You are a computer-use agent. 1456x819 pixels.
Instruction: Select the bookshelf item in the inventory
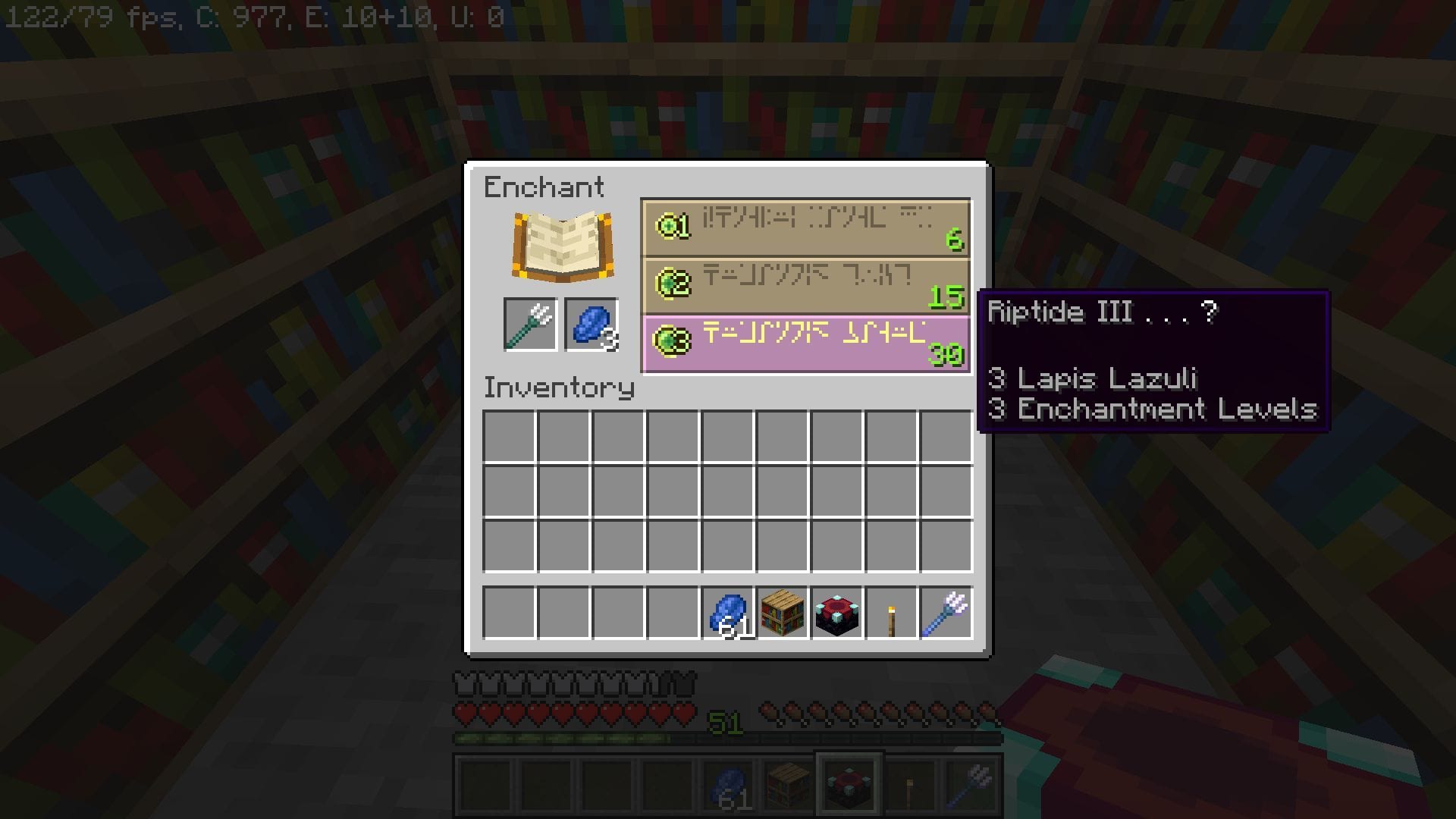[x=783, y=614]
